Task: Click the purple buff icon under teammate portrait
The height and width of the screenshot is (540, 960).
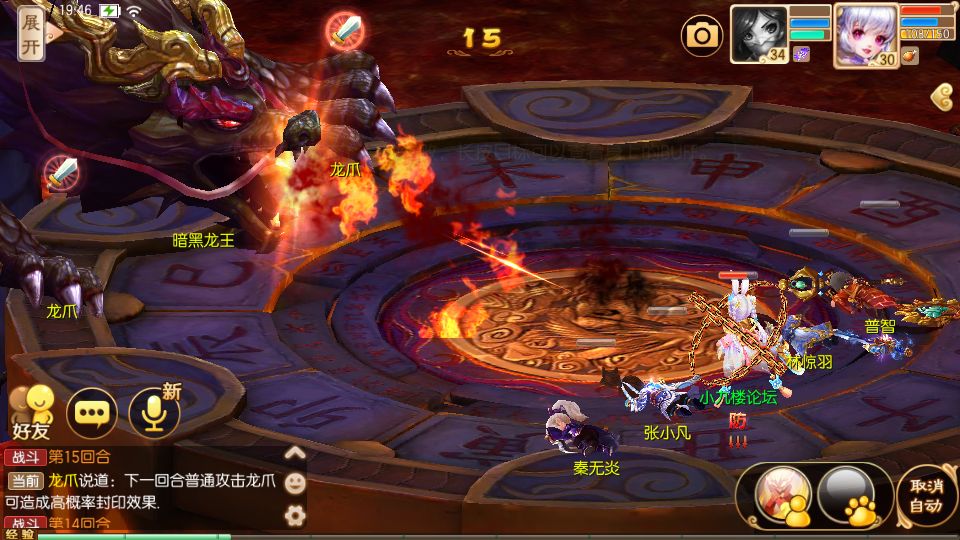Action: coord(801,55)
